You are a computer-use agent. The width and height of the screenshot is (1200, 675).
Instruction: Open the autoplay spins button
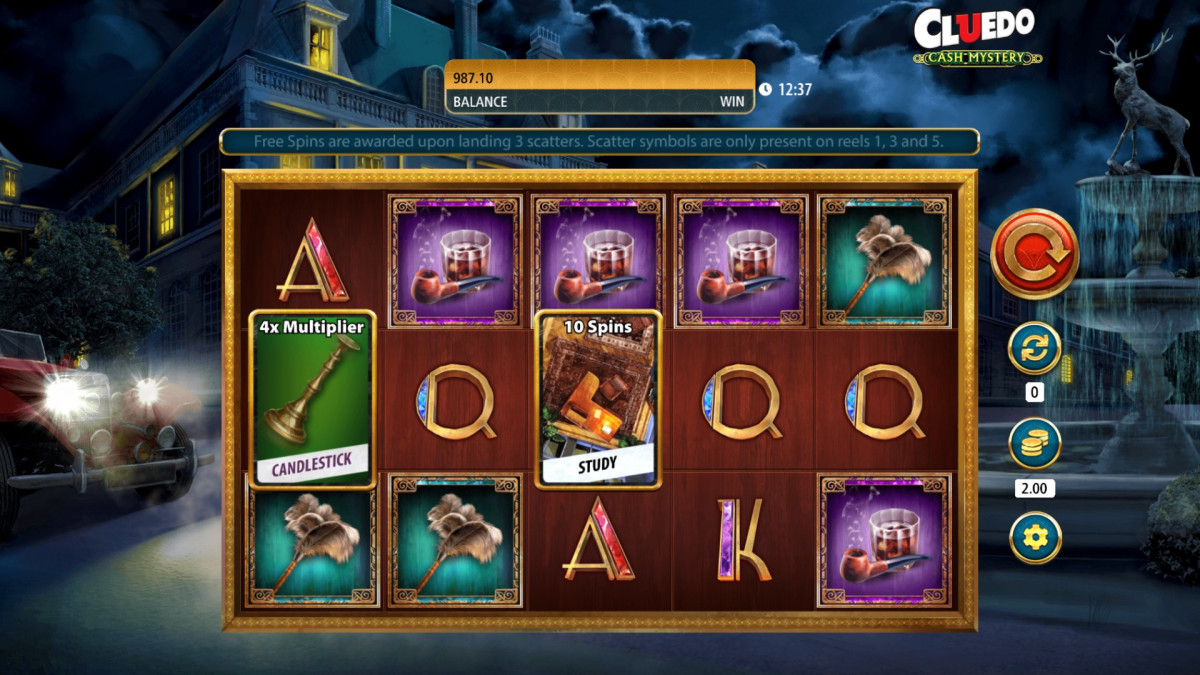point(1034,350)
